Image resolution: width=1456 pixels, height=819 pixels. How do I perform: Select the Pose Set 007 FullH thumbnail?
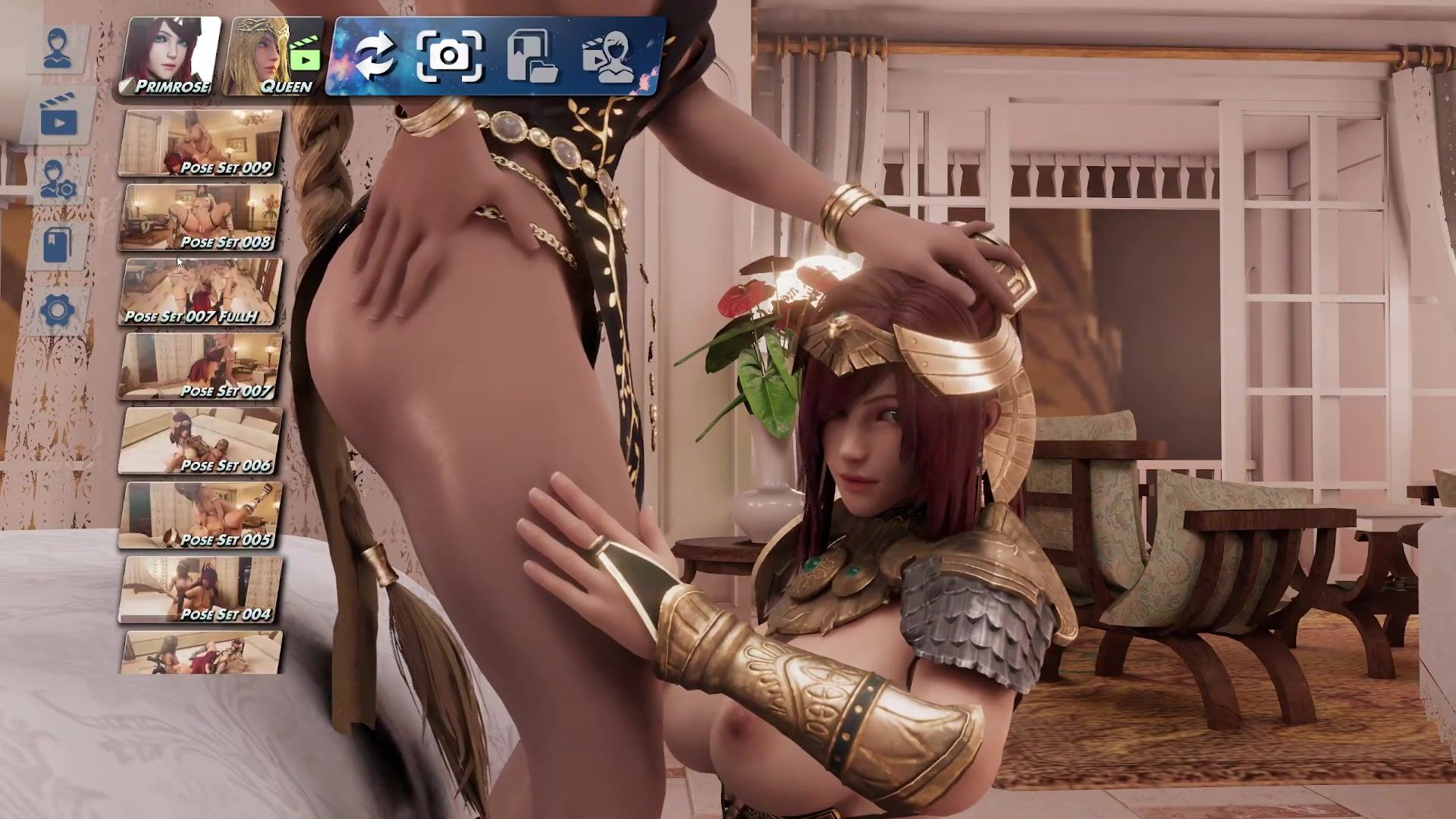coord(201,292)
